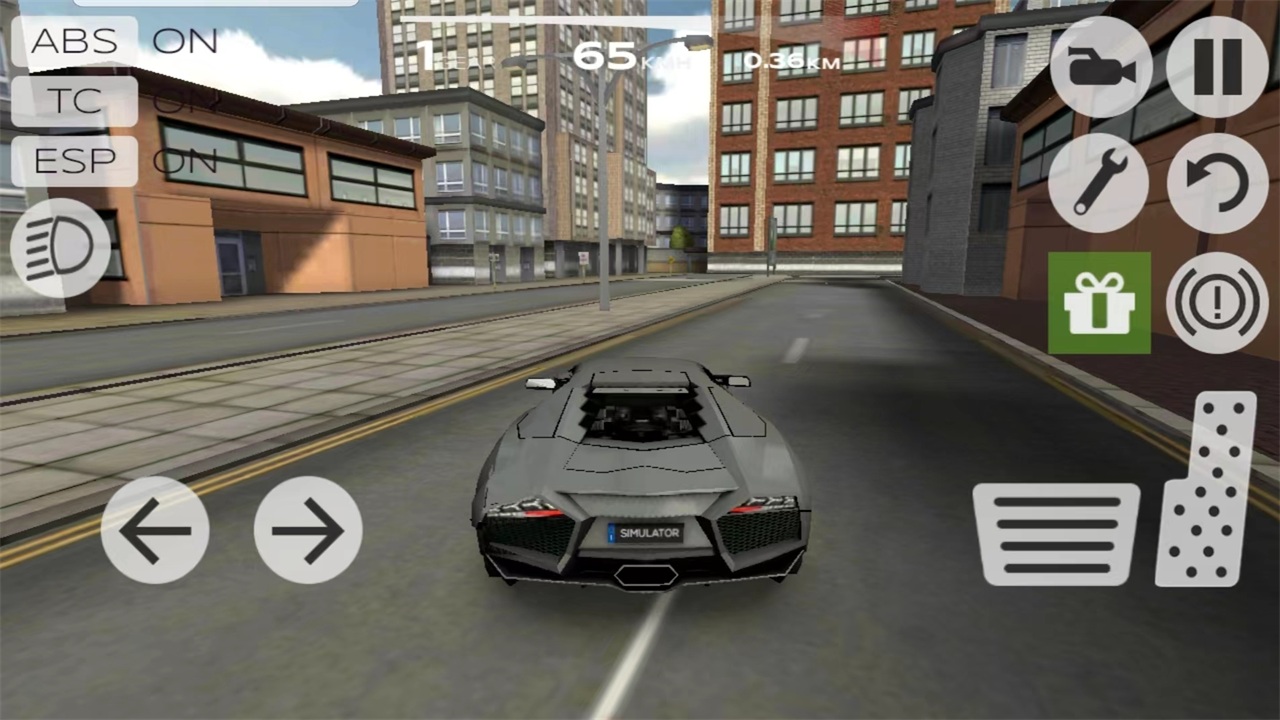Toggle the TC traction control
Image resolution: width=1280 pixels, height=720 pixels.
75,101
